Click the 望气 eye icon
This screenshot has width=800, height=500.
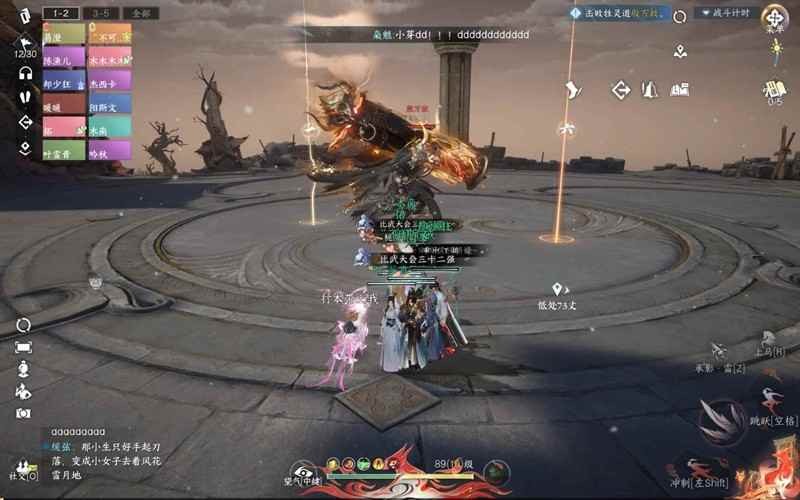(x=302, y=471)
